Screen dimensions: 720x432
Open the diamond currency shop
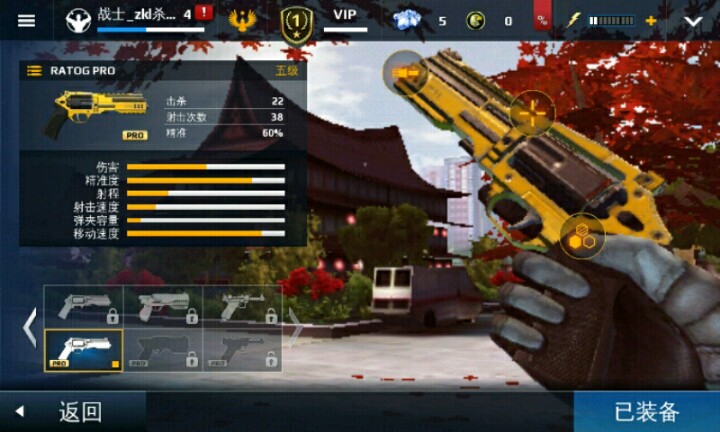pos(408,20)
